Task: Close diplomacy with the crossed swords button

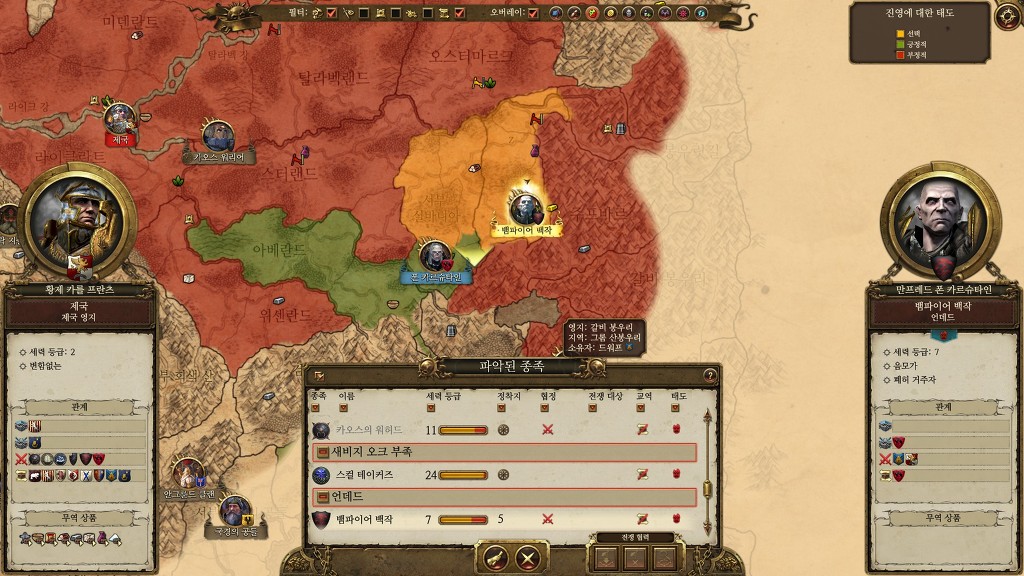Action: (x=528, y=558)
